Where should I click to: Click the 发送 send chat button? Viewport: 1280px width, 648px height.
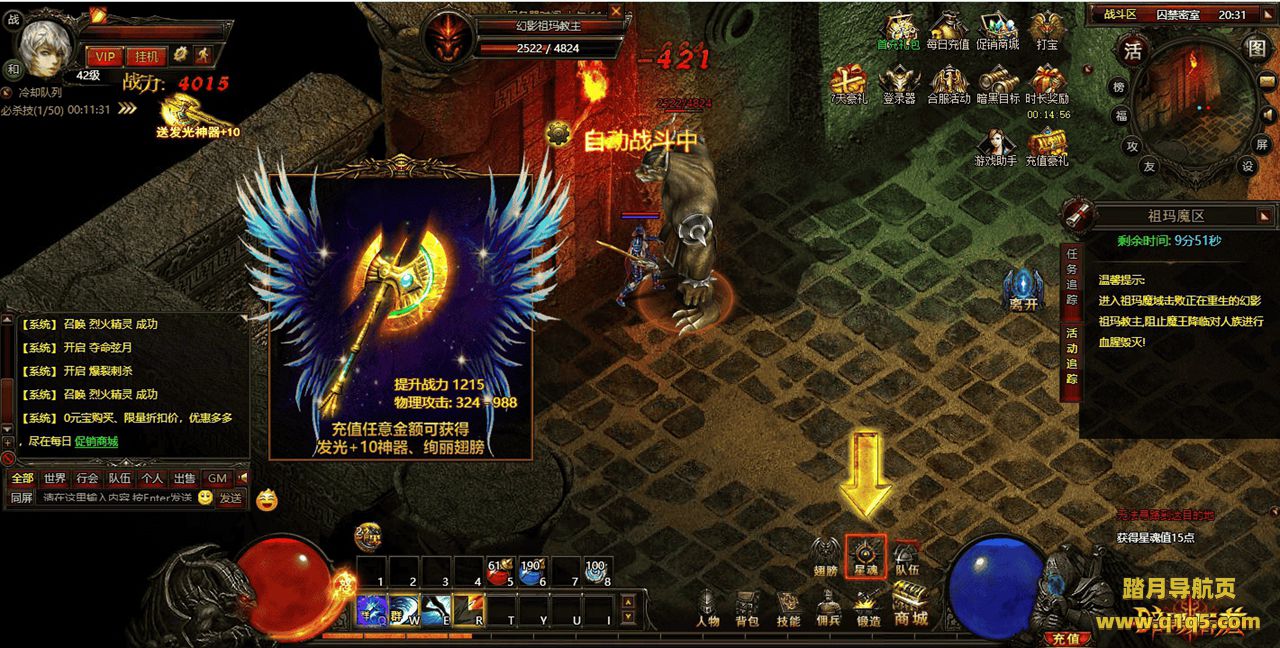(x=231, y=497)
